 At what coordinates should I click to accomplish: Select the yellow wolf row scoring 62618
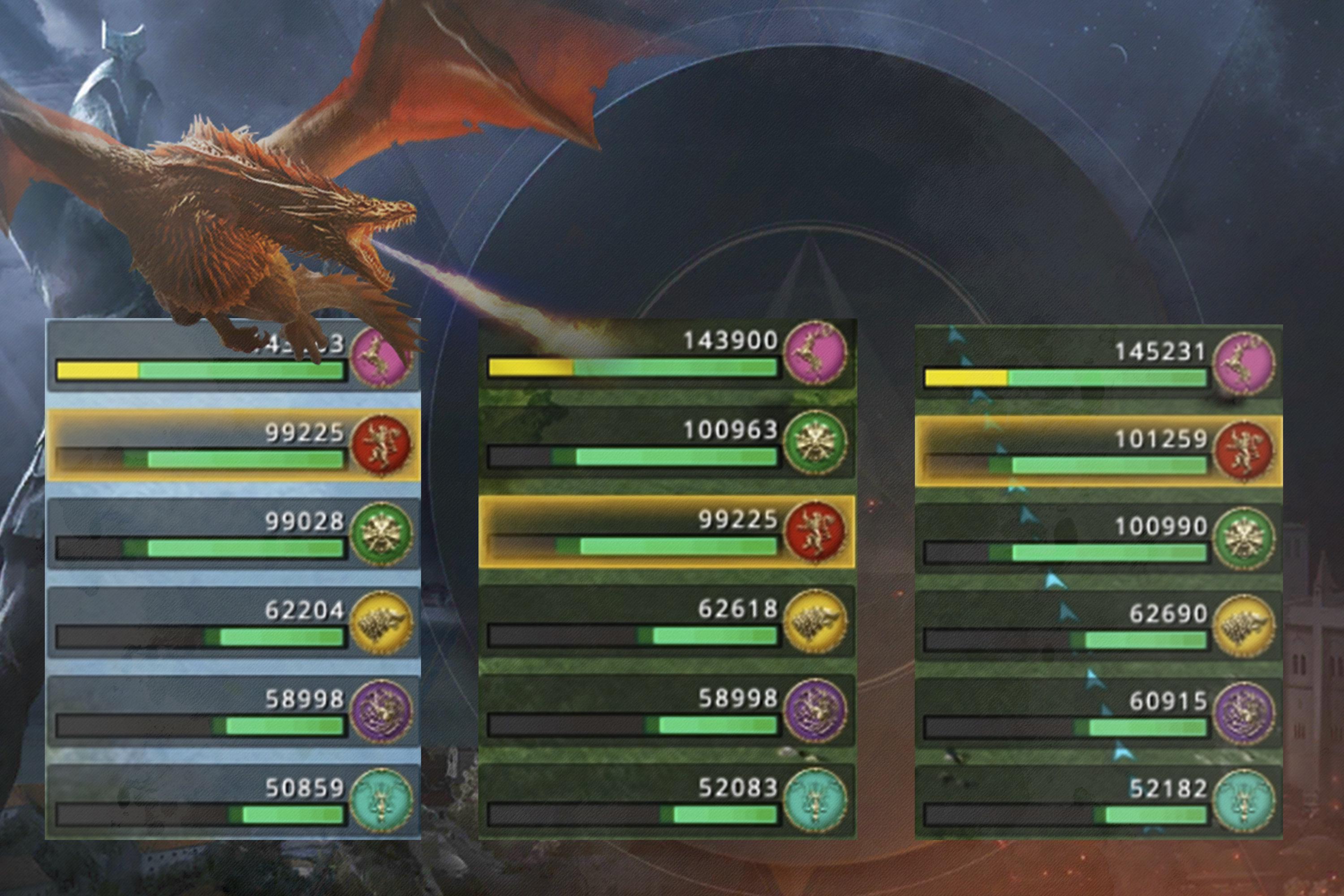pyautogui.click(x=666, y=622)
